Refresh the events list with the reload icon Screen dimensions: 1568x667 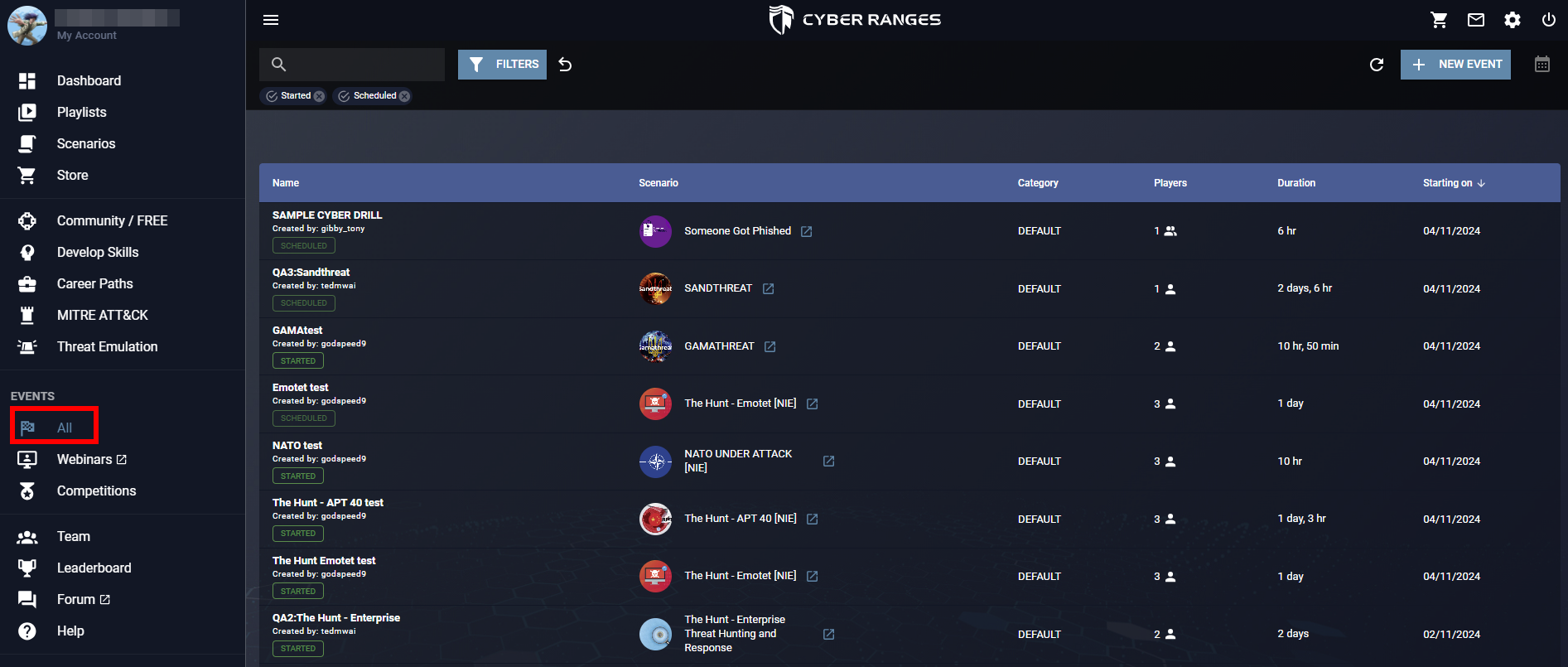click(1377, 64)
